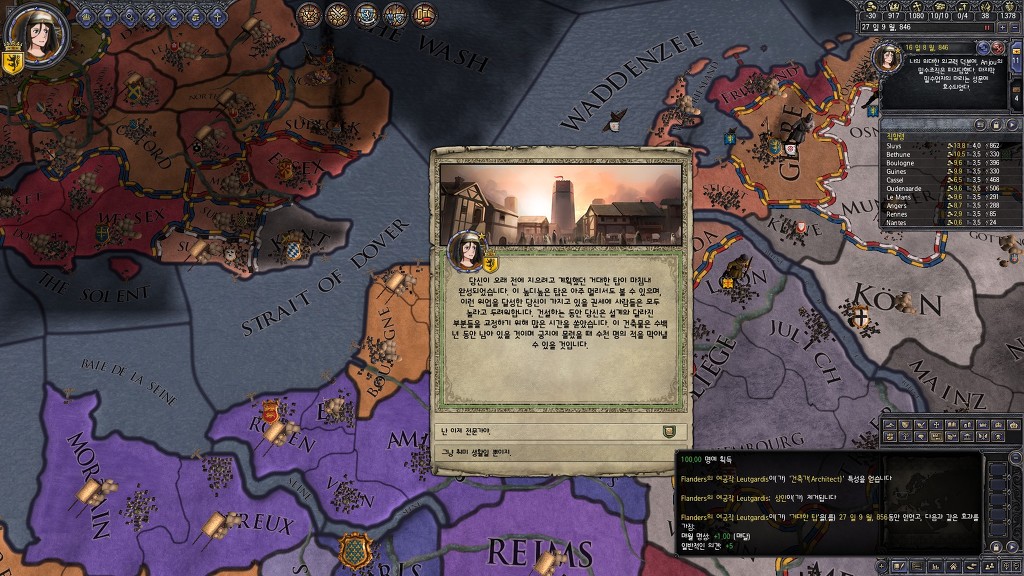
Task: Open the crown tab beside the ruler portrait
Action: tap(87, 15)
